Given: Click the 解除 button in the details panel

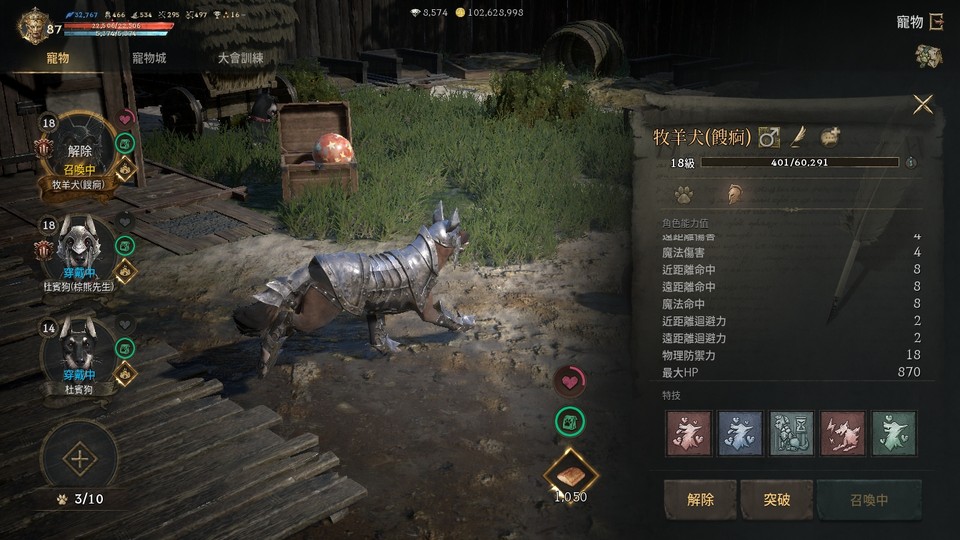Looking at the screenshot, I should tap(700, 499).
